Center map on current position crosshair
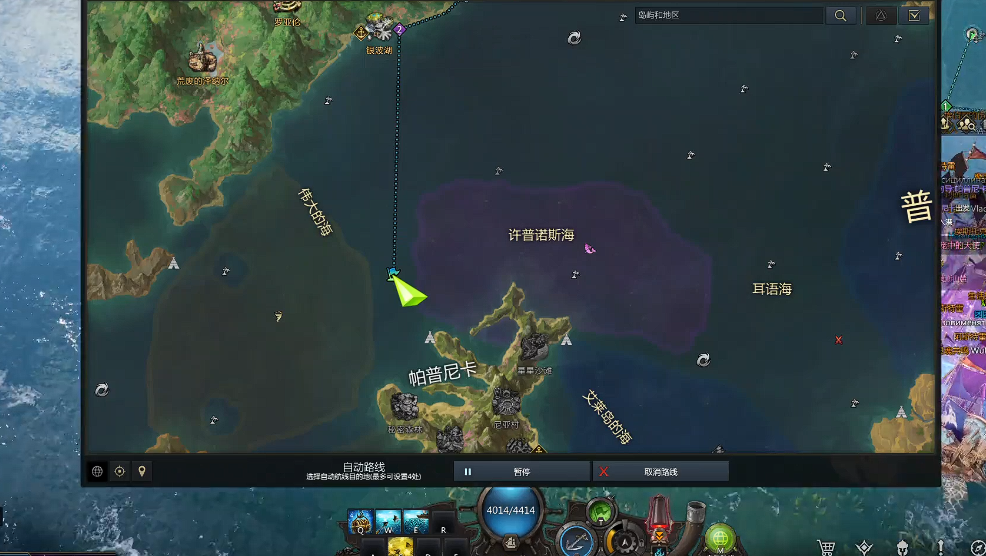986x556 pixels. point(120,471)
